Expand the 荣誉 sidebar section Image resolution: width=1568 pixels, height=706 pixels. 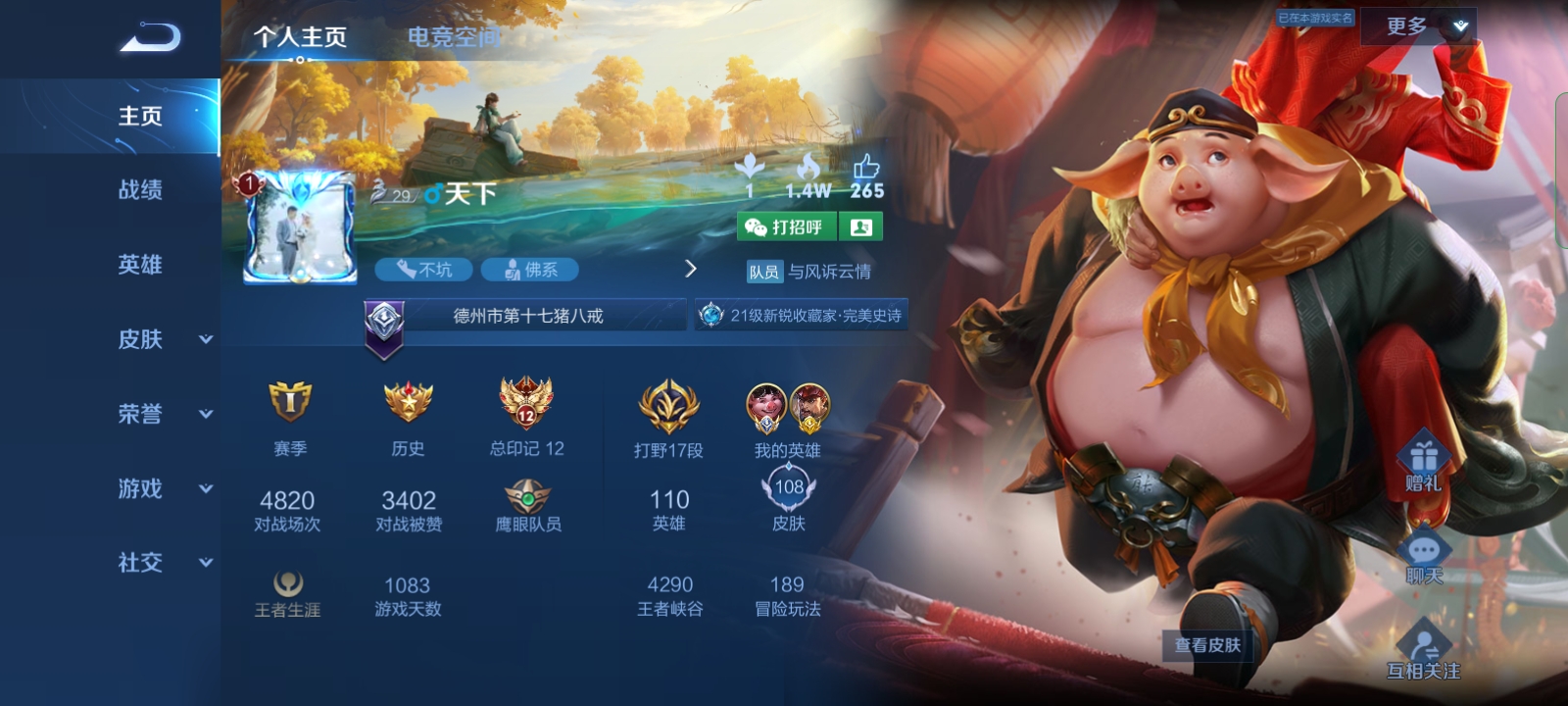pos(157,414)
